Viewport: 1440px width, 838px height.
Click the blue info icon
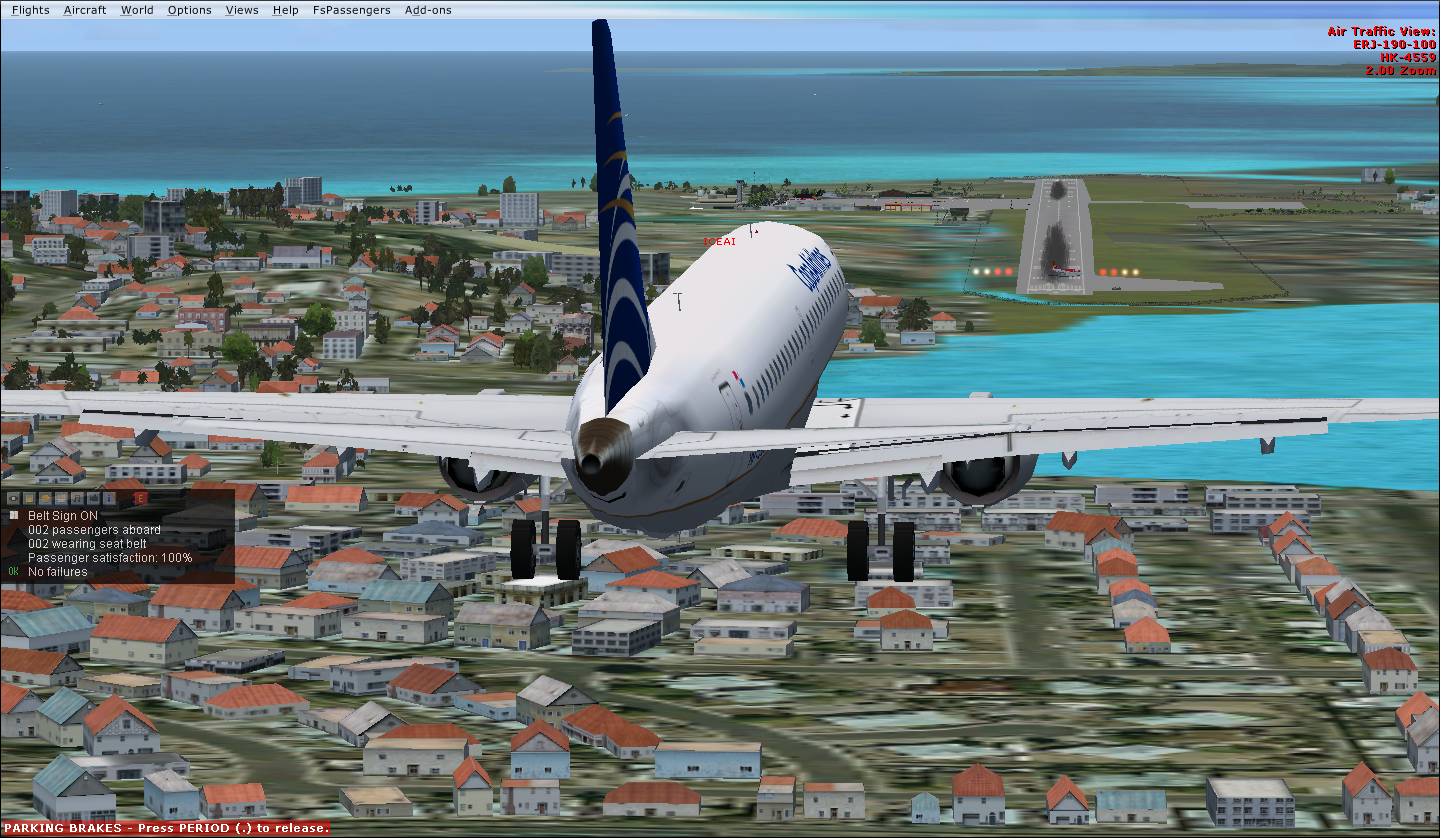[109, 498]
